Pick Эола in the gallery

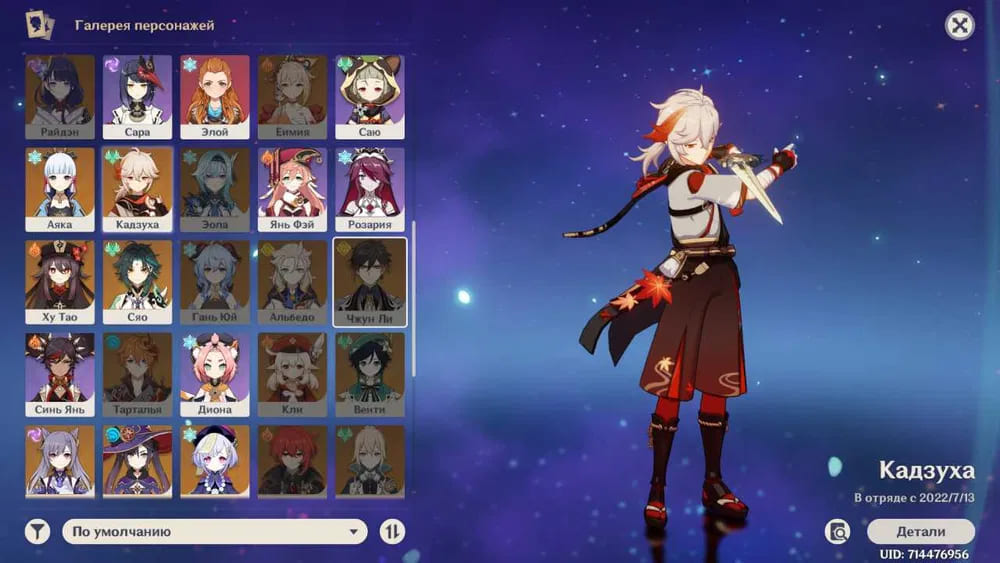pos(215,189)
